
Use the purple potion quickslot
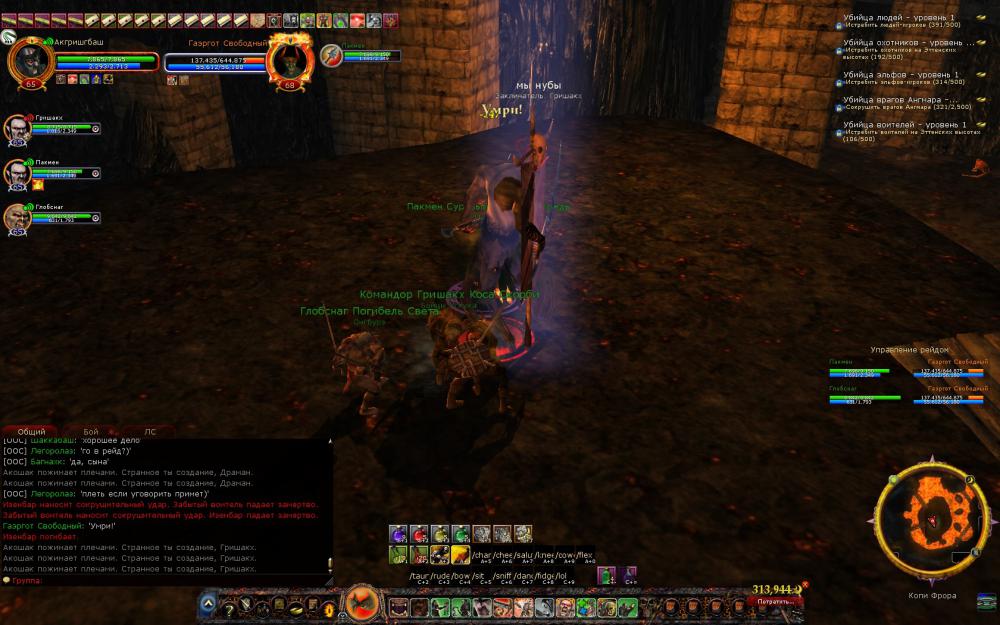[398, 533]
